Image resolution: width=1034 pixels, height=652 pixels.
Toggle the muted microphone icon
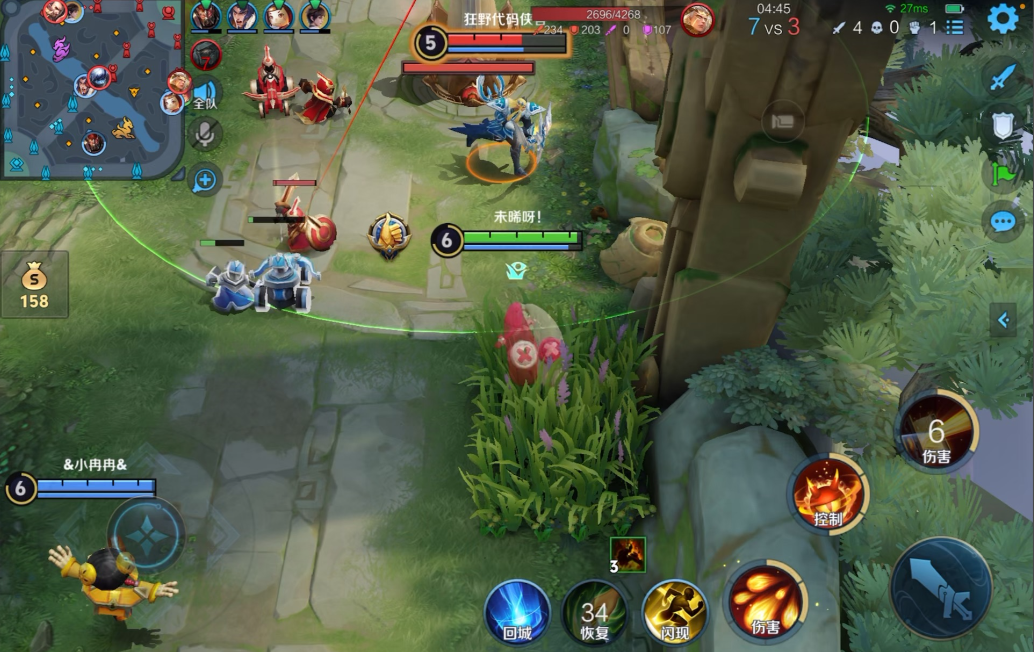(205, 133)
